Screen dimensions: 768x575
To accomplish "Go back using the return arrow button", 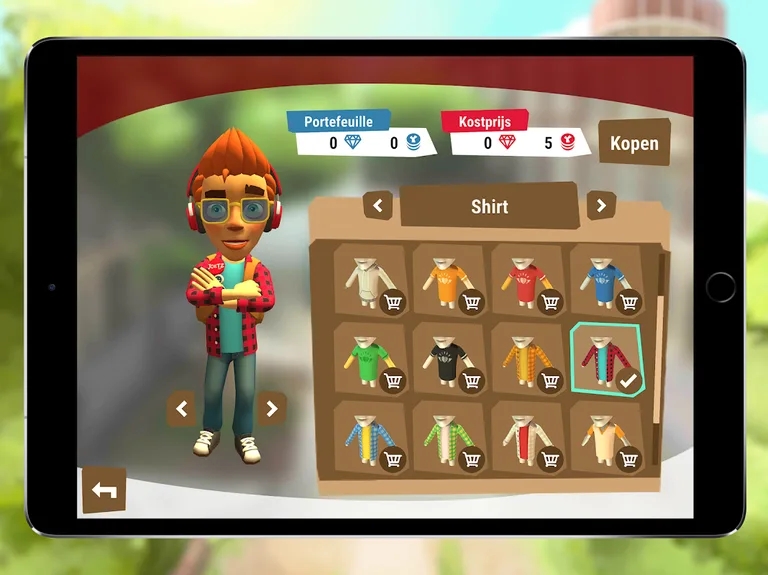I will point(104,490).
